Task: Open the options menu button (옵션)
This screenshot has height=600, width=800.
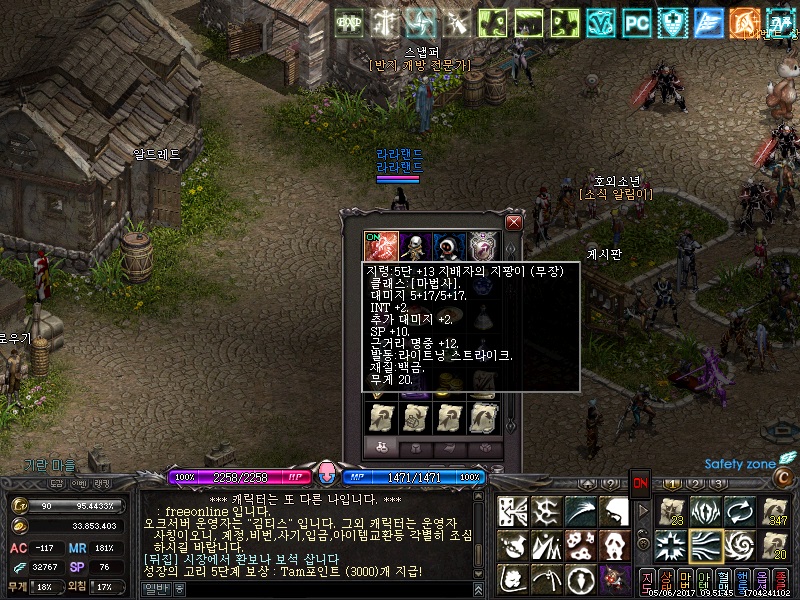Action: pos(763,580)
